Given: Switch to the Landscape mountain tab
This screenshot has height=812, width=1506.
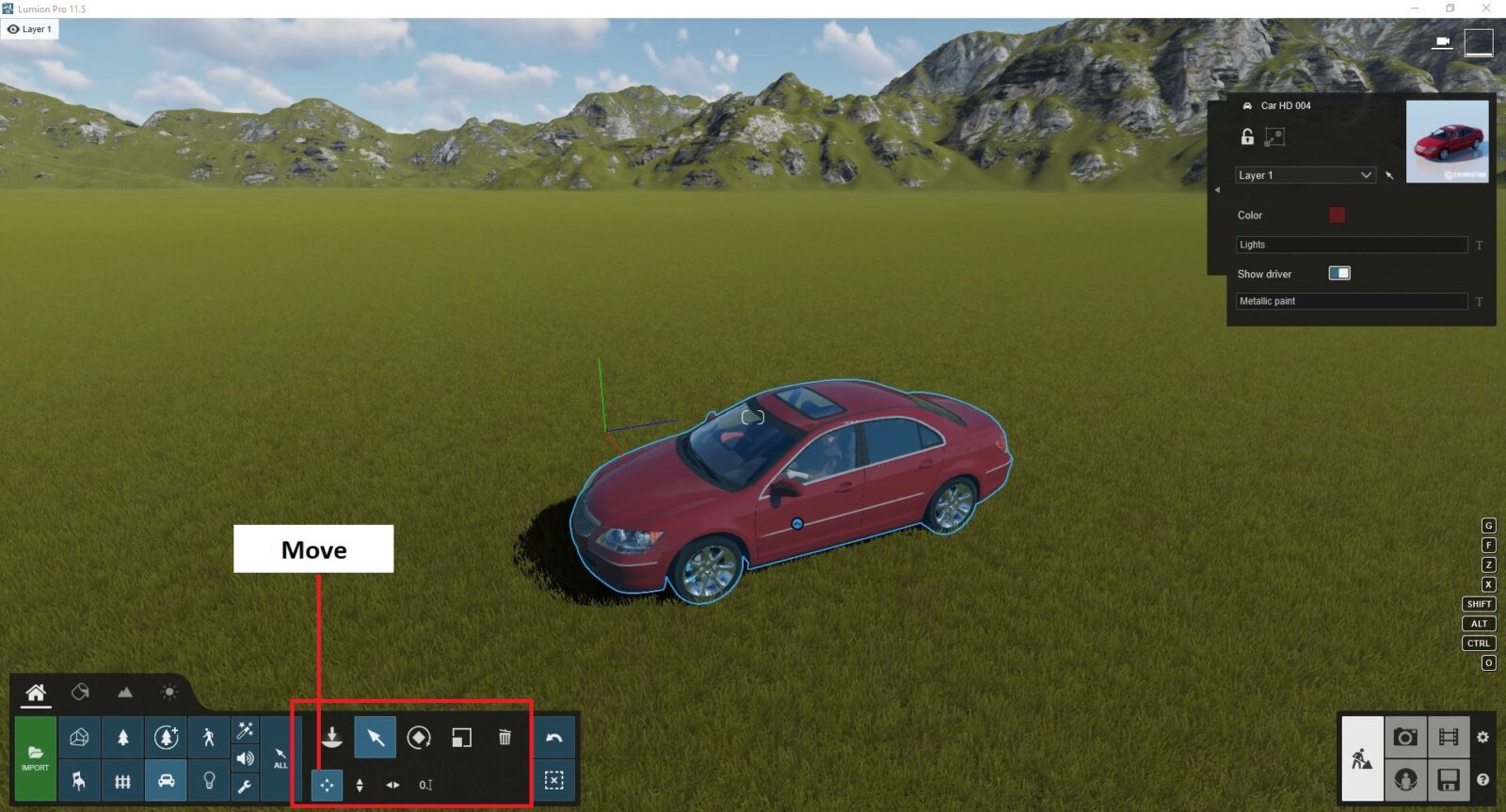Looking at the screenshot, I should 125,693.
